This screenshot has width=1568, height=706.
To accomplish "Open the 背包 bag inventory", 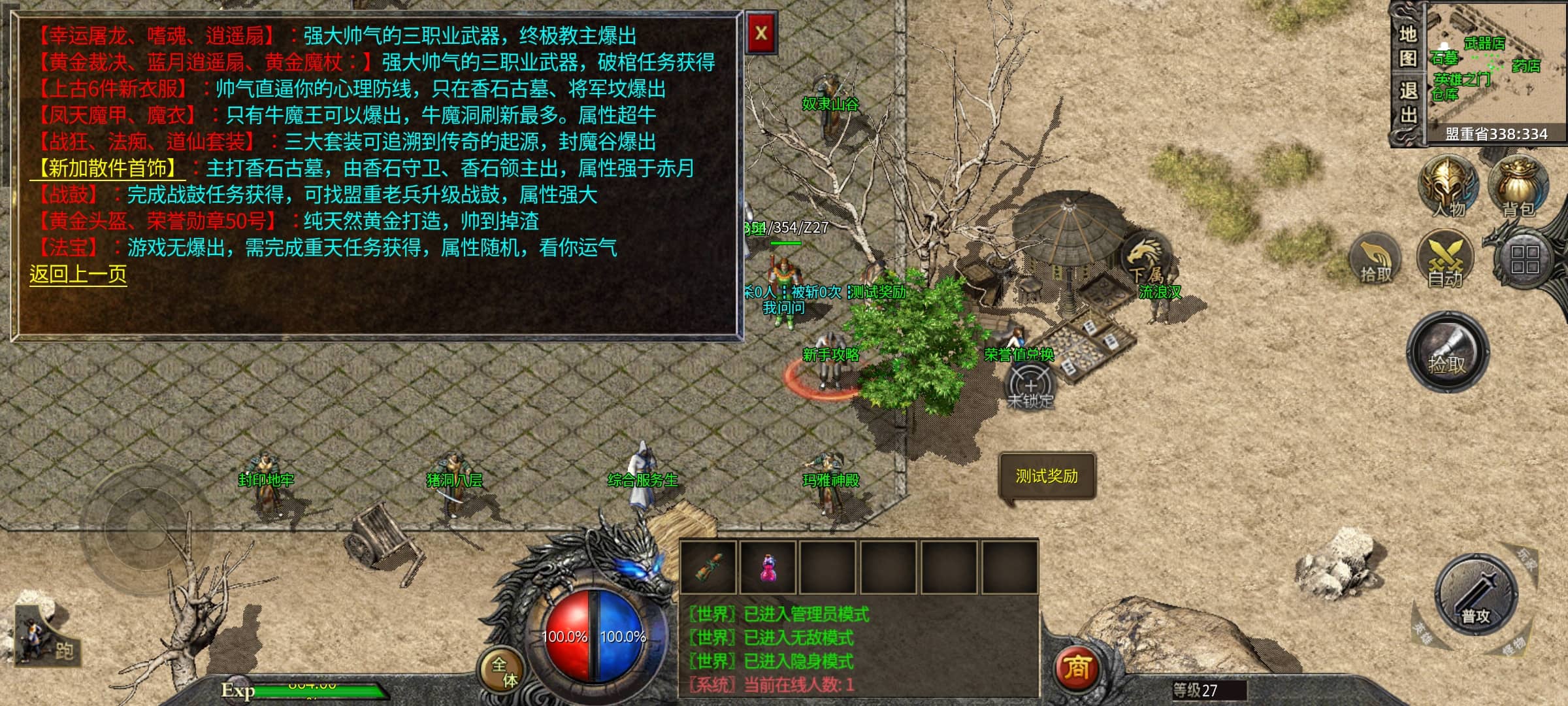I will [x=1518, y=185].
